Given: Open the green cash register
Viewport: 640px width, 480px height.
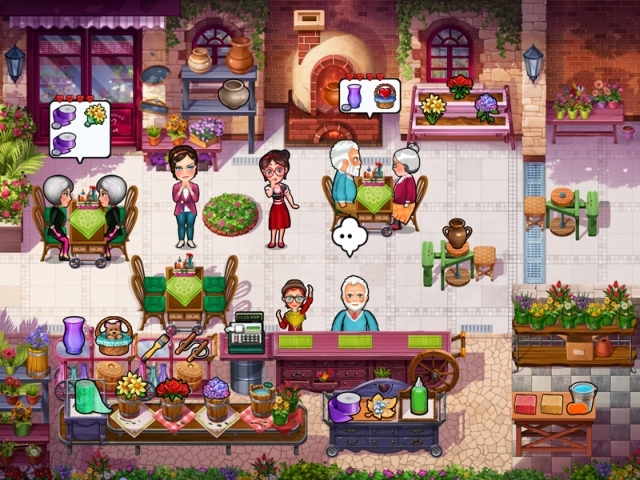Looking at the screenshot, I should point(244,335).
